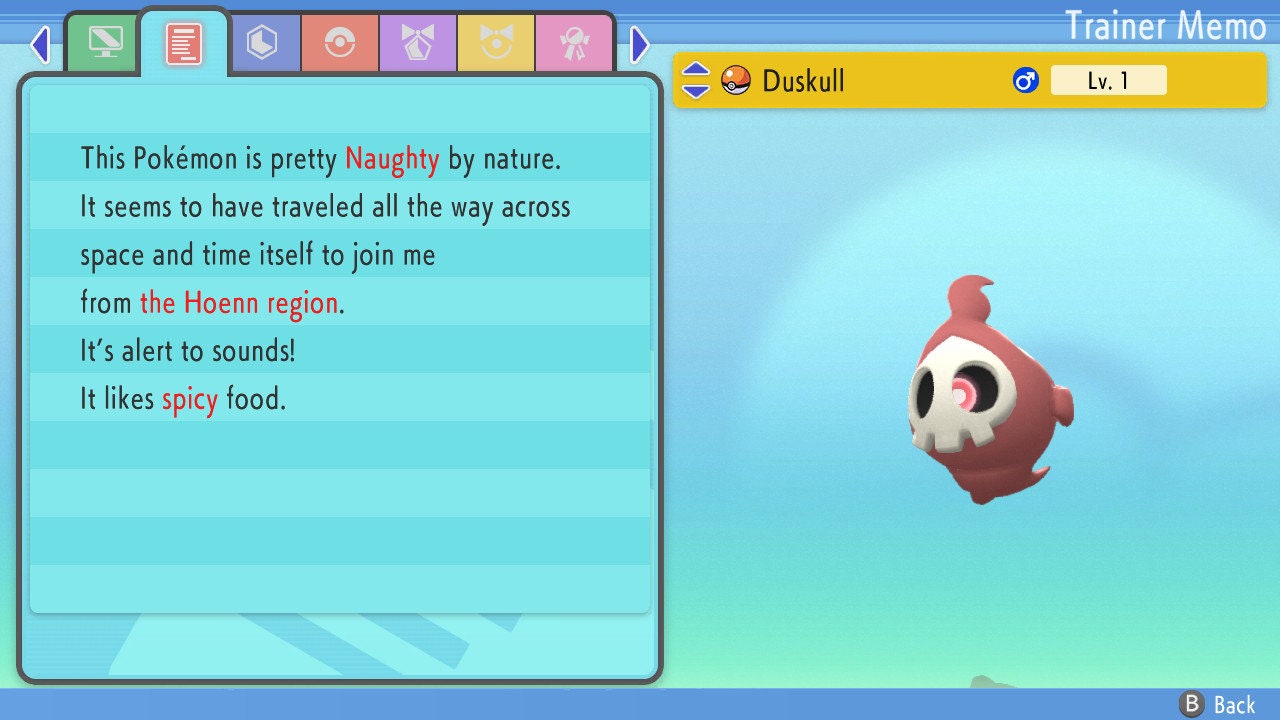Go to the next summary page arrow
Viewport: 1280px width, 720px height.
(640, 44)
